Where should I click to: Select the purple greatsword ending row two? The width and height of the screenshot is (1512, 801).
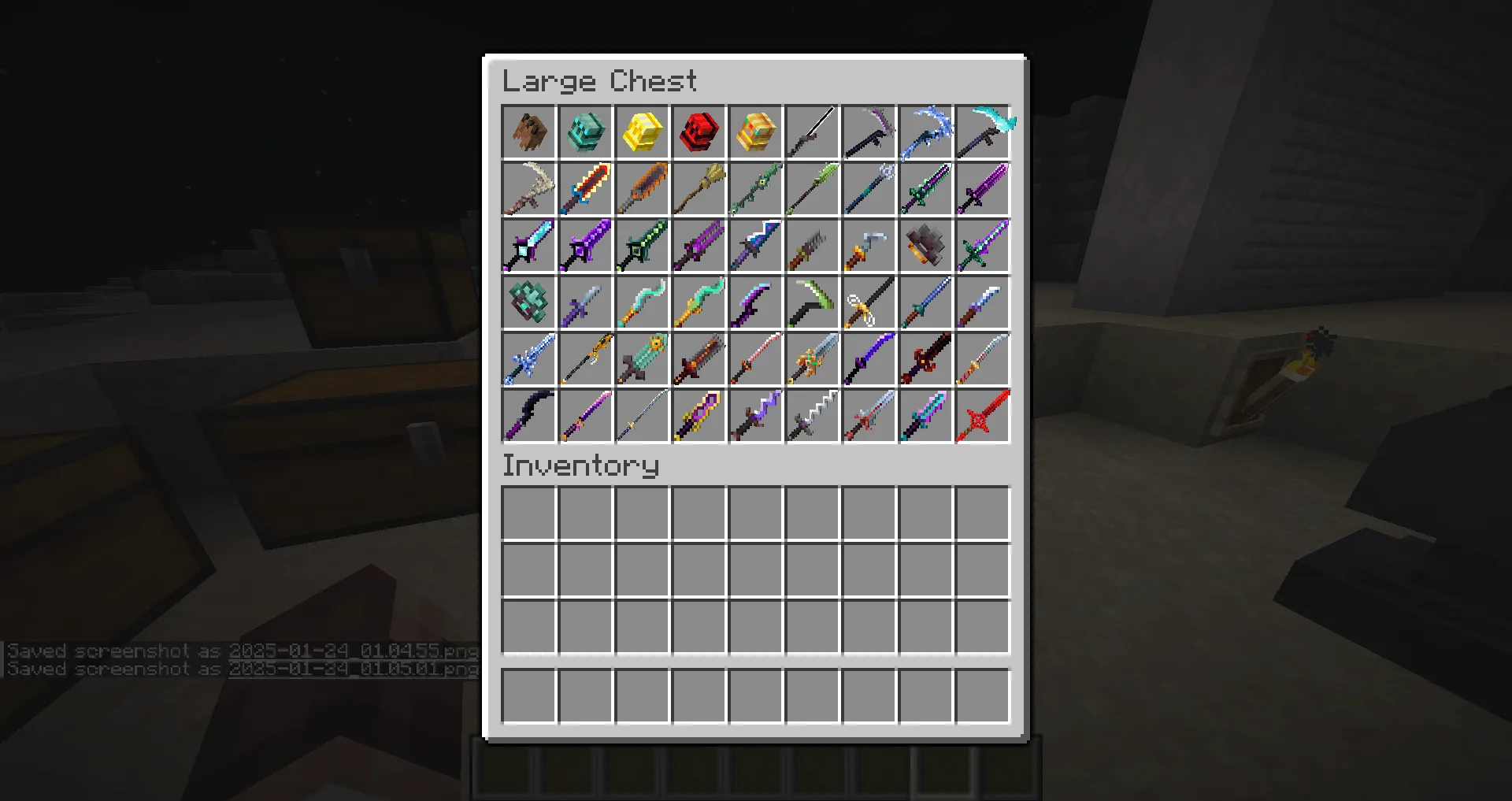(981, 188)
